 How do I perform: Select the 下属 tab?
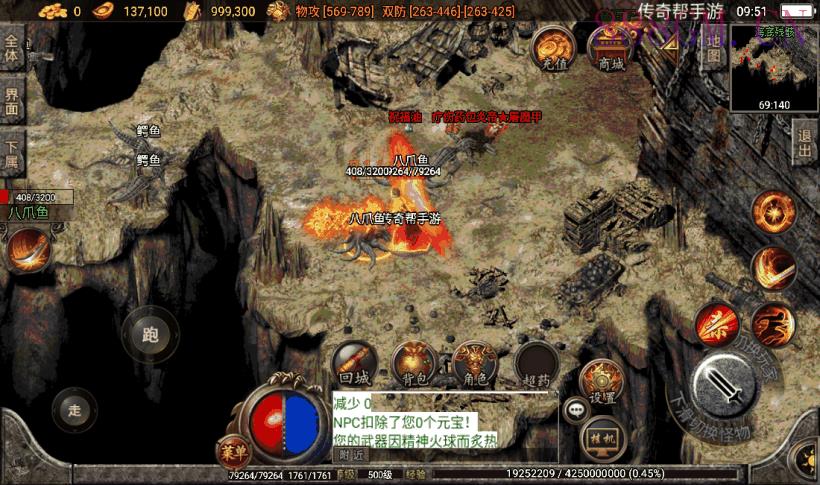coord(12,152)
